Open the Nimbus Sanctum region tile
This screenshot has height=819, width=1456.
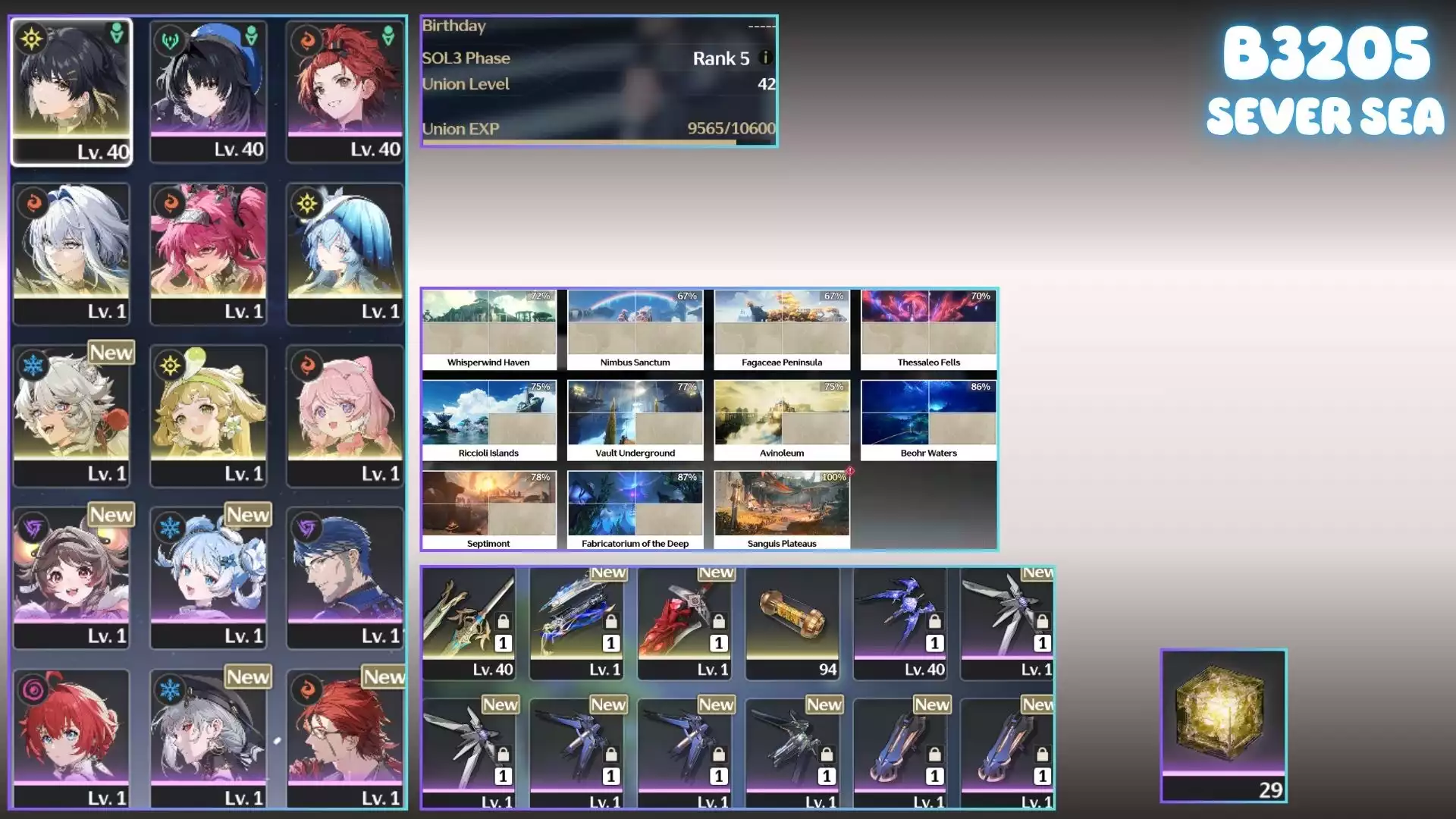pos(635,329)
